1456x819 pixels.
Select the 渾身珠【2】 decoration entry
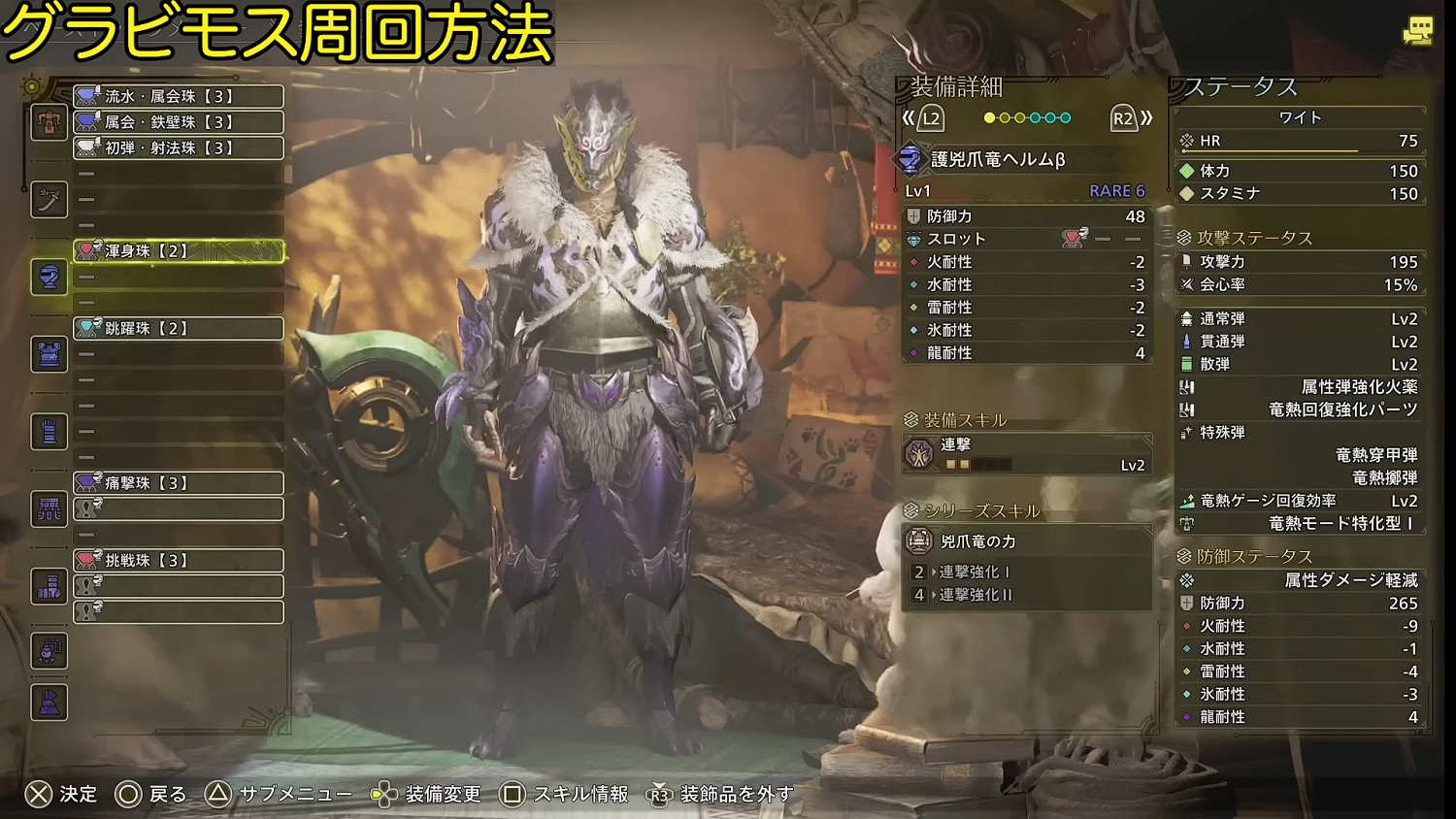178,251
